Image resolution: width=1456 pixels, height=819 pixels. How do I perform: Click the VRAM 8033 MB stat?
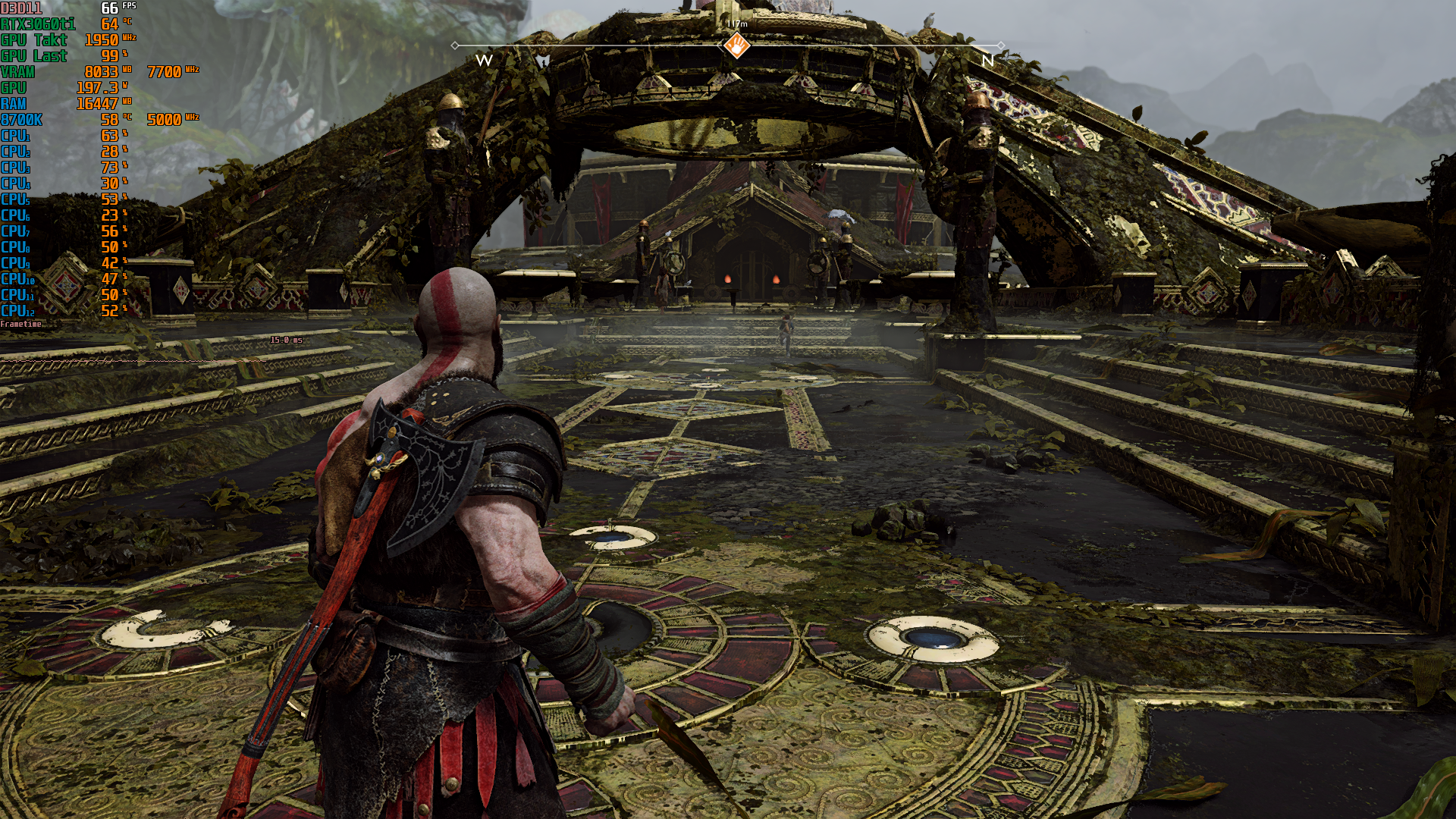point(53,72)
